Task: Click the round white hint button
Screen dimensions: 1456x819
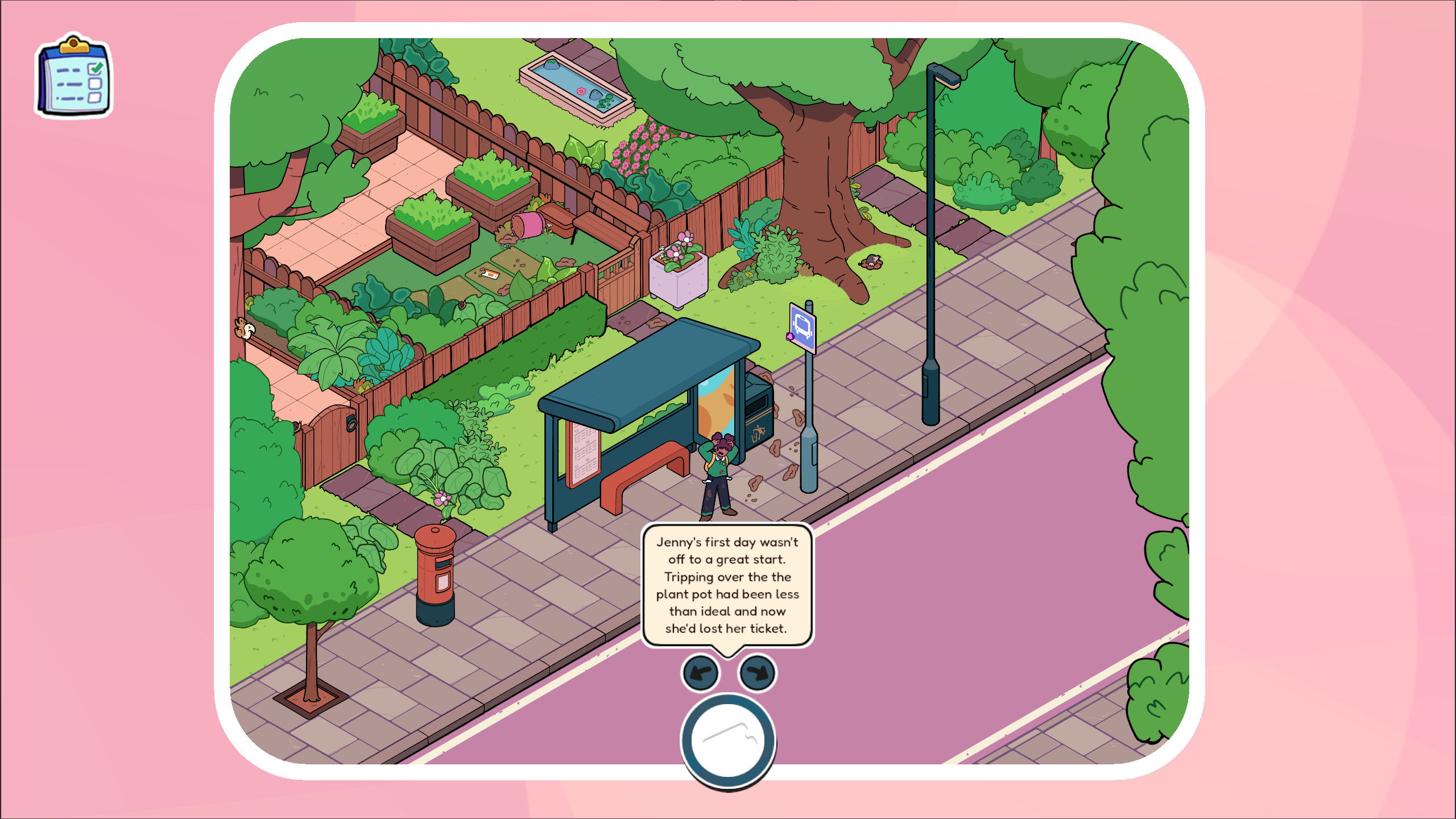Action: coord(728,741)
